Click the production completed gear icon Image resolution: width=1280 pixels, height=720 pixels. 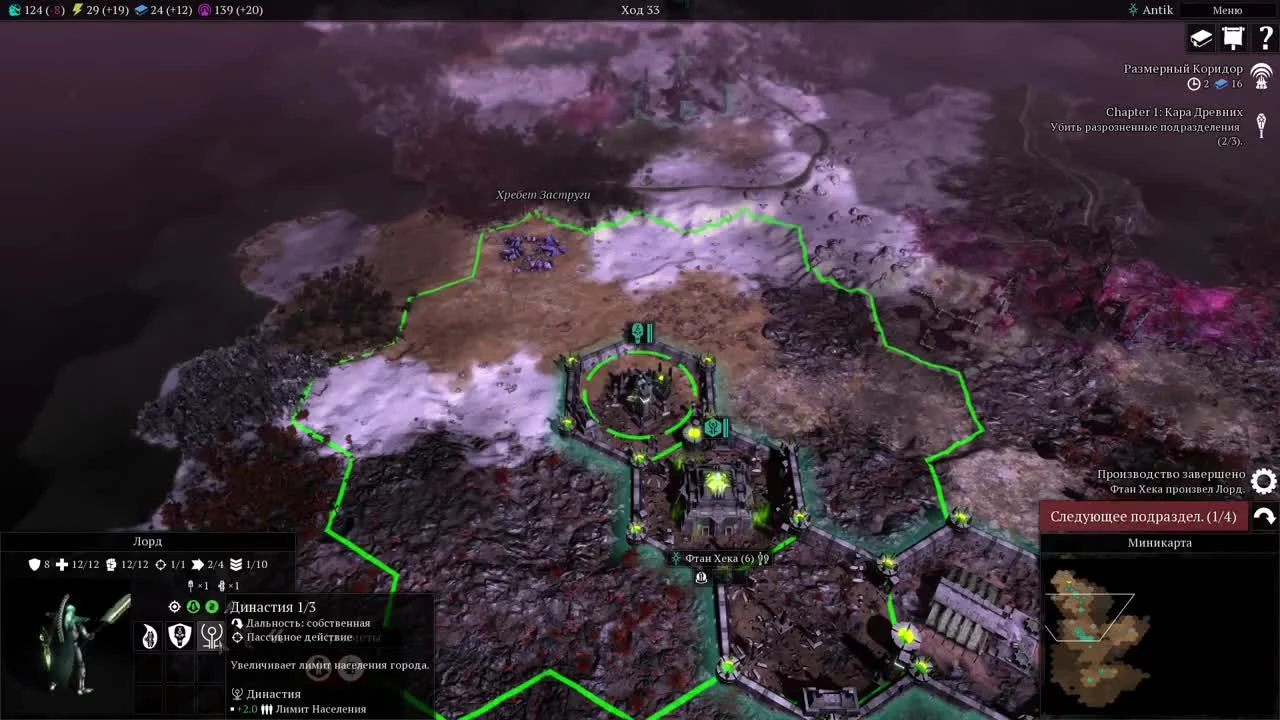[1263, 481]
